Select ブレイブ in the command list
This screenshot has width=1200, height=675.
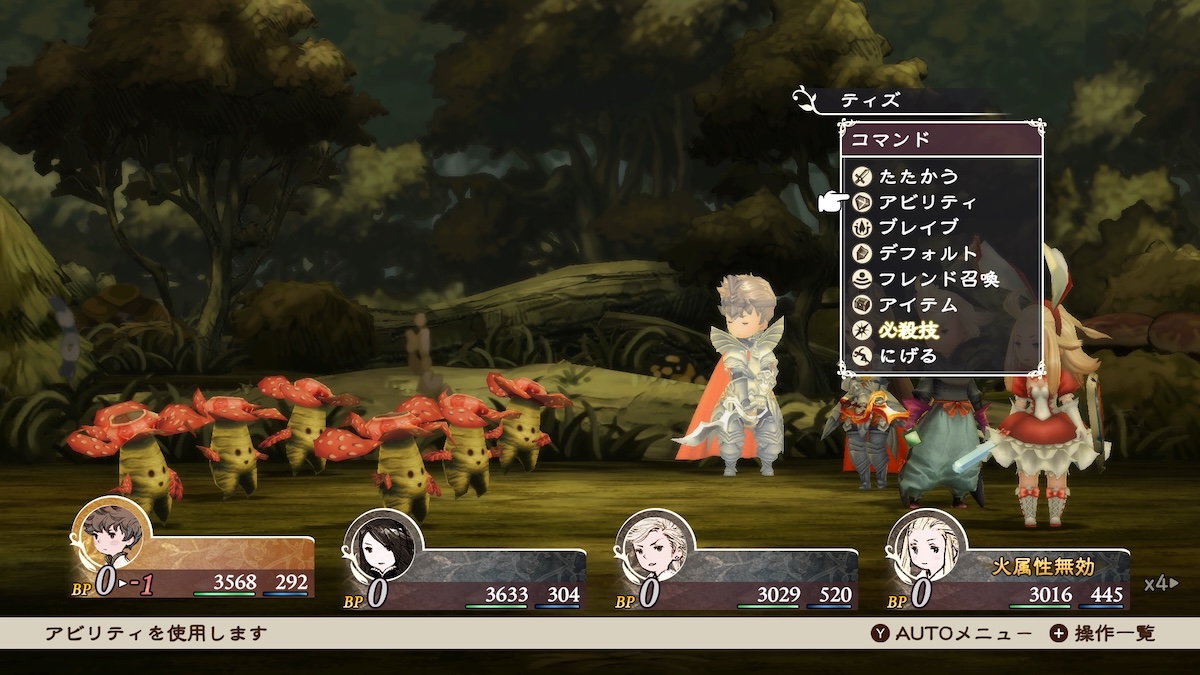[x=918, y=228]
